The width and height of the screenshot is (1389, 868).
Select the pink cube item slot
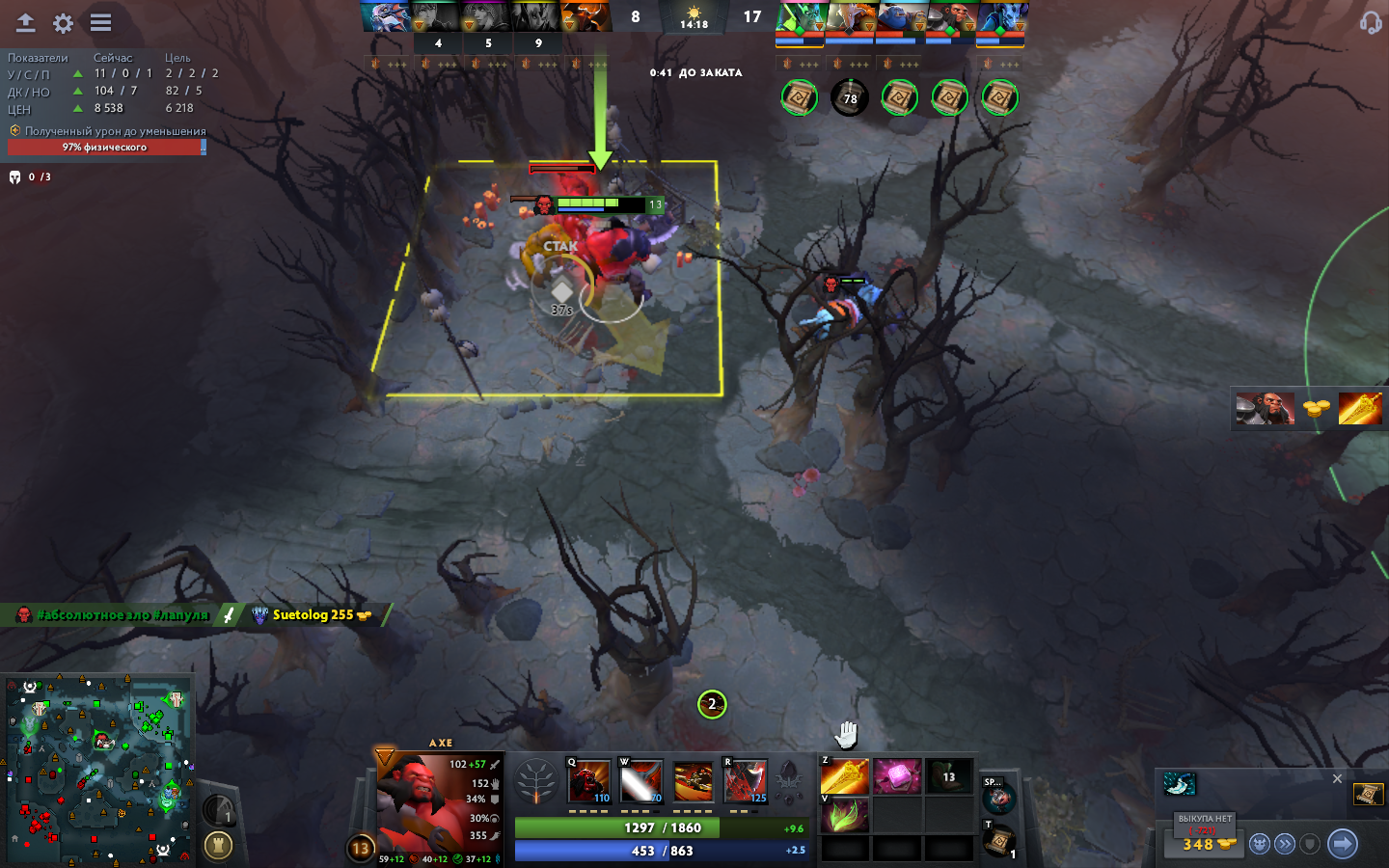[x=897, y=776]
